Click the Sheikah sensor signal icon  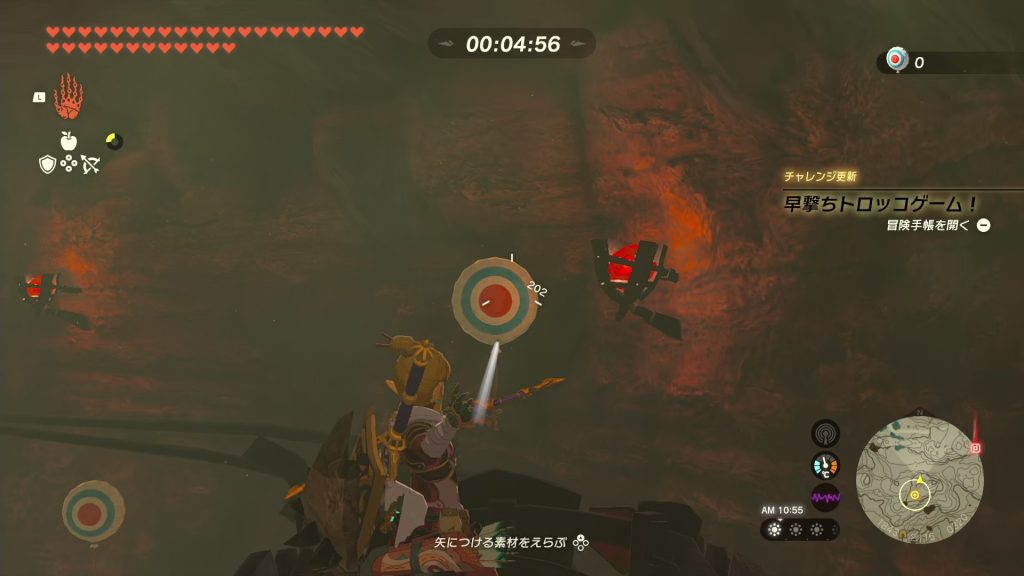tap(825, 433)
